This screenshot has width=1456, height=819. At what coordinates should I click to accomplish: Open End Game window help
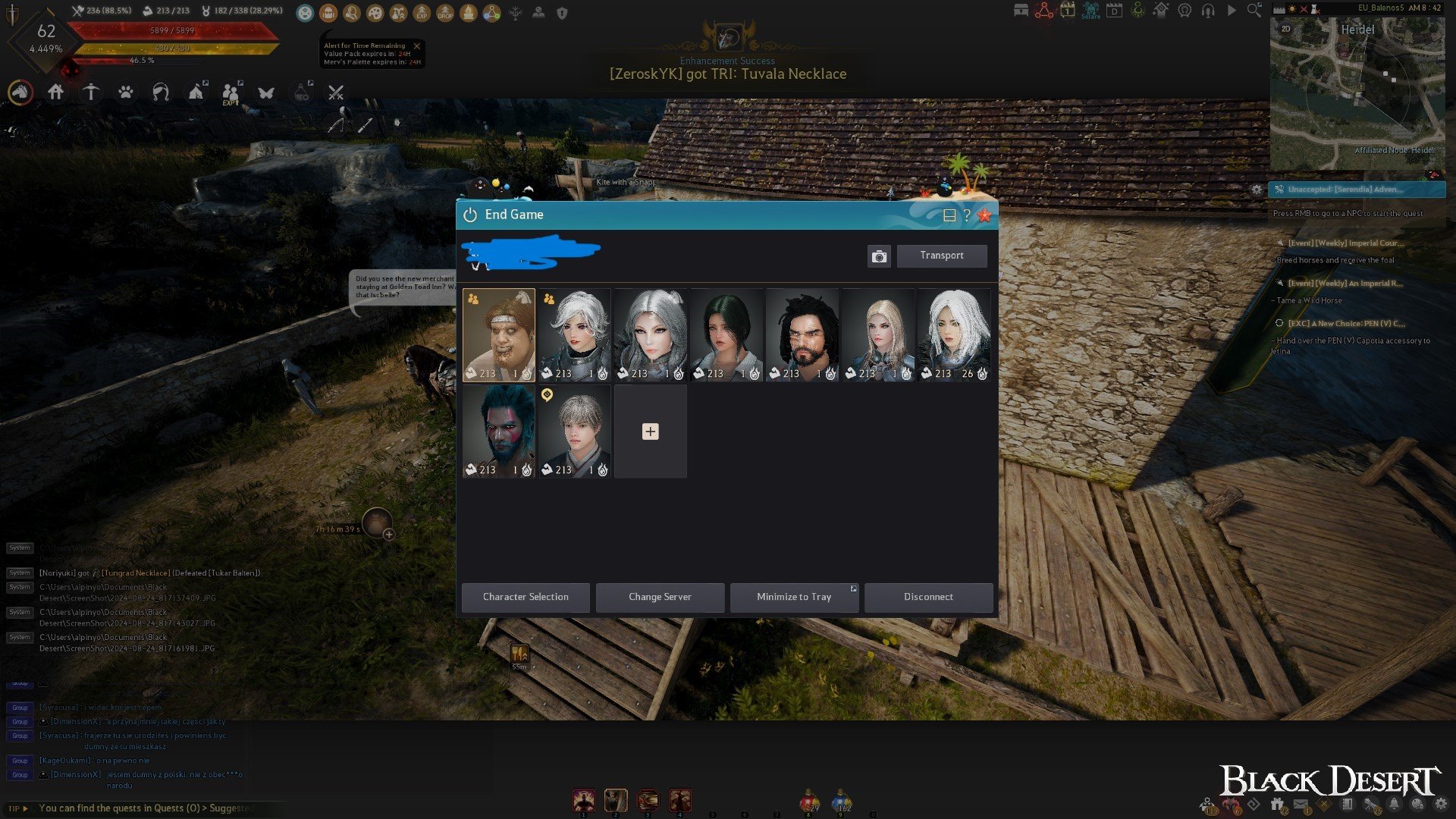click(967, 215)
